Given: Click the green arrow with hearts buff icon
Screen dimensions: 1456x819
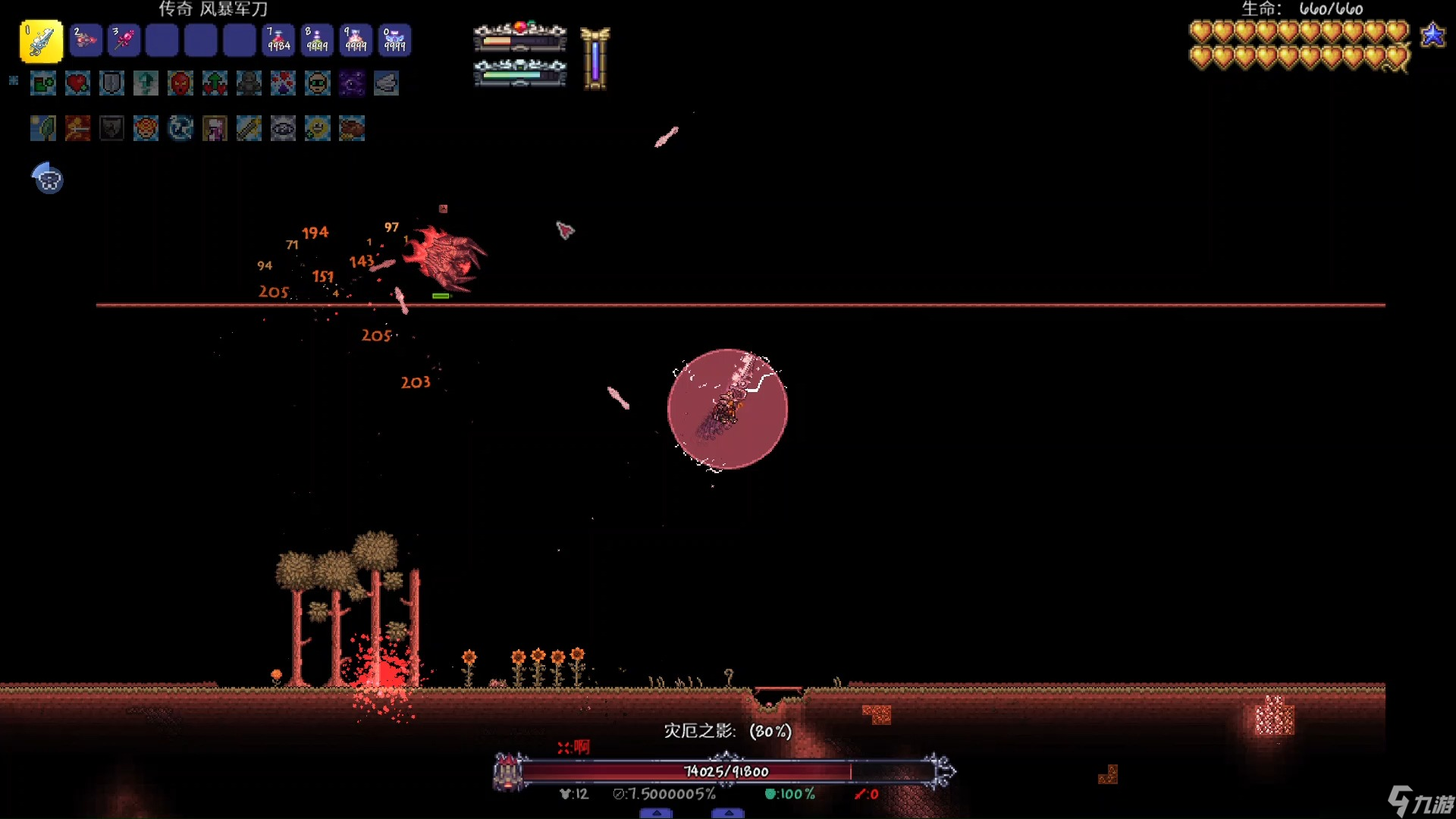Looking at the screenshot, I should coord(215,83).
